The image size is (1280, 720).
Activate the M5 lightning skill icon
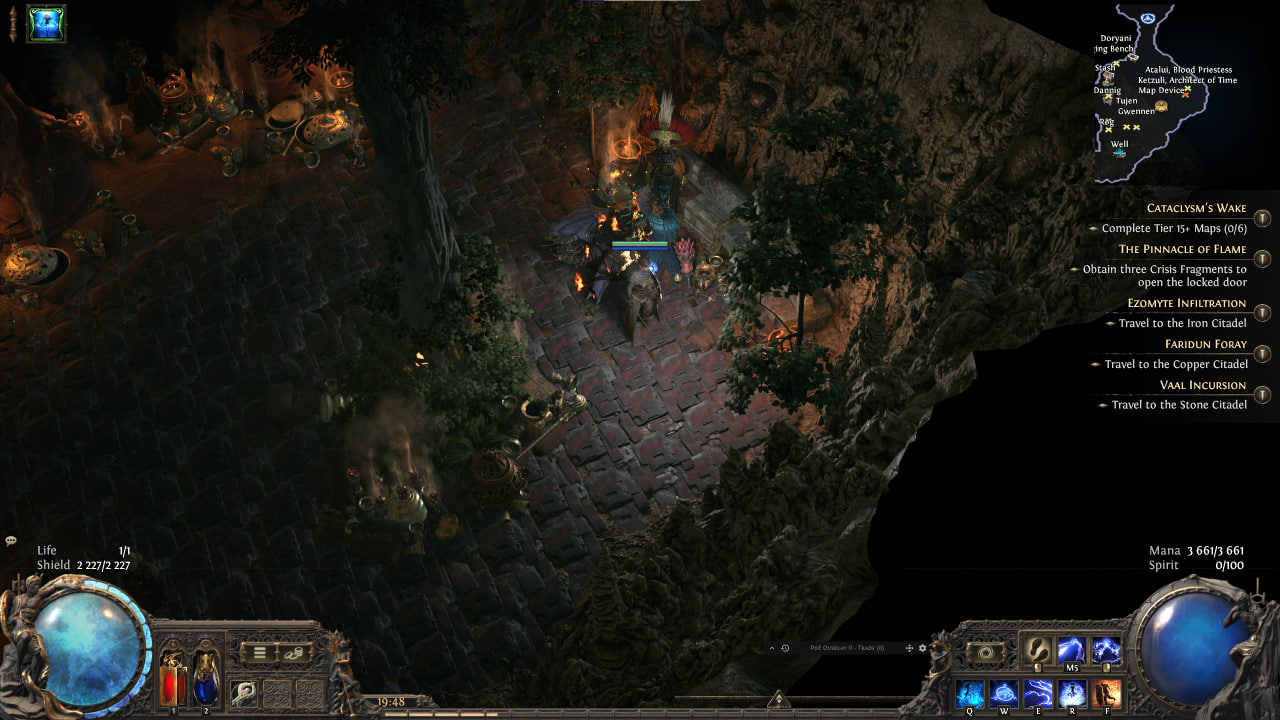(x=1071, y=648)
